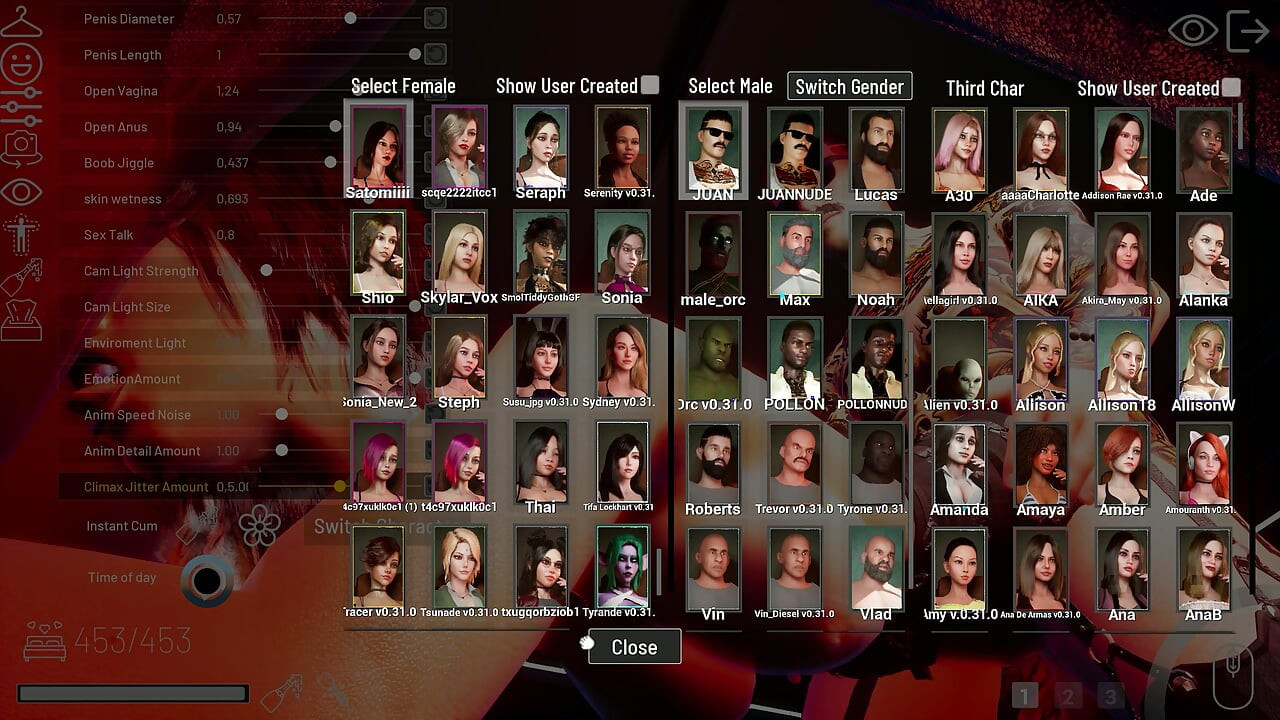Toggle the eye visibility icon at top right
The image size is (1280, 720).
(x=1192, y=31)
